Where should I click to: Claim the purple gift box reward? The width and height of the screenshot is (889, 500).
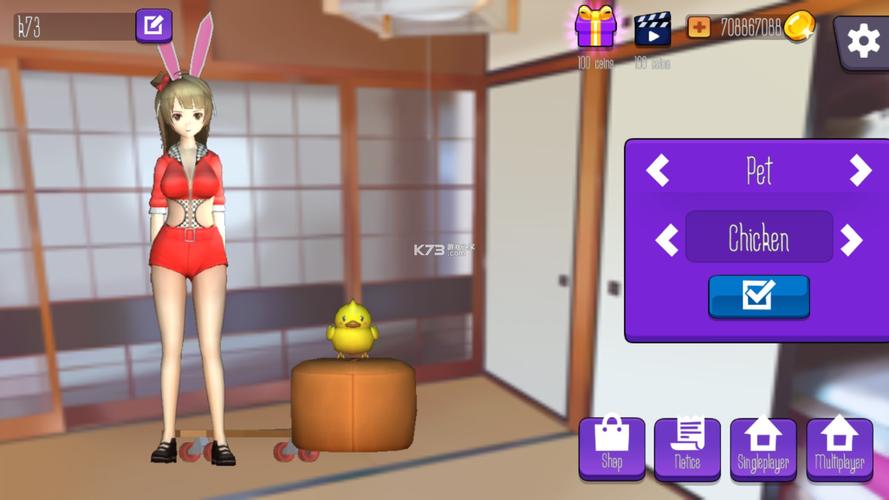coord(596,27)
